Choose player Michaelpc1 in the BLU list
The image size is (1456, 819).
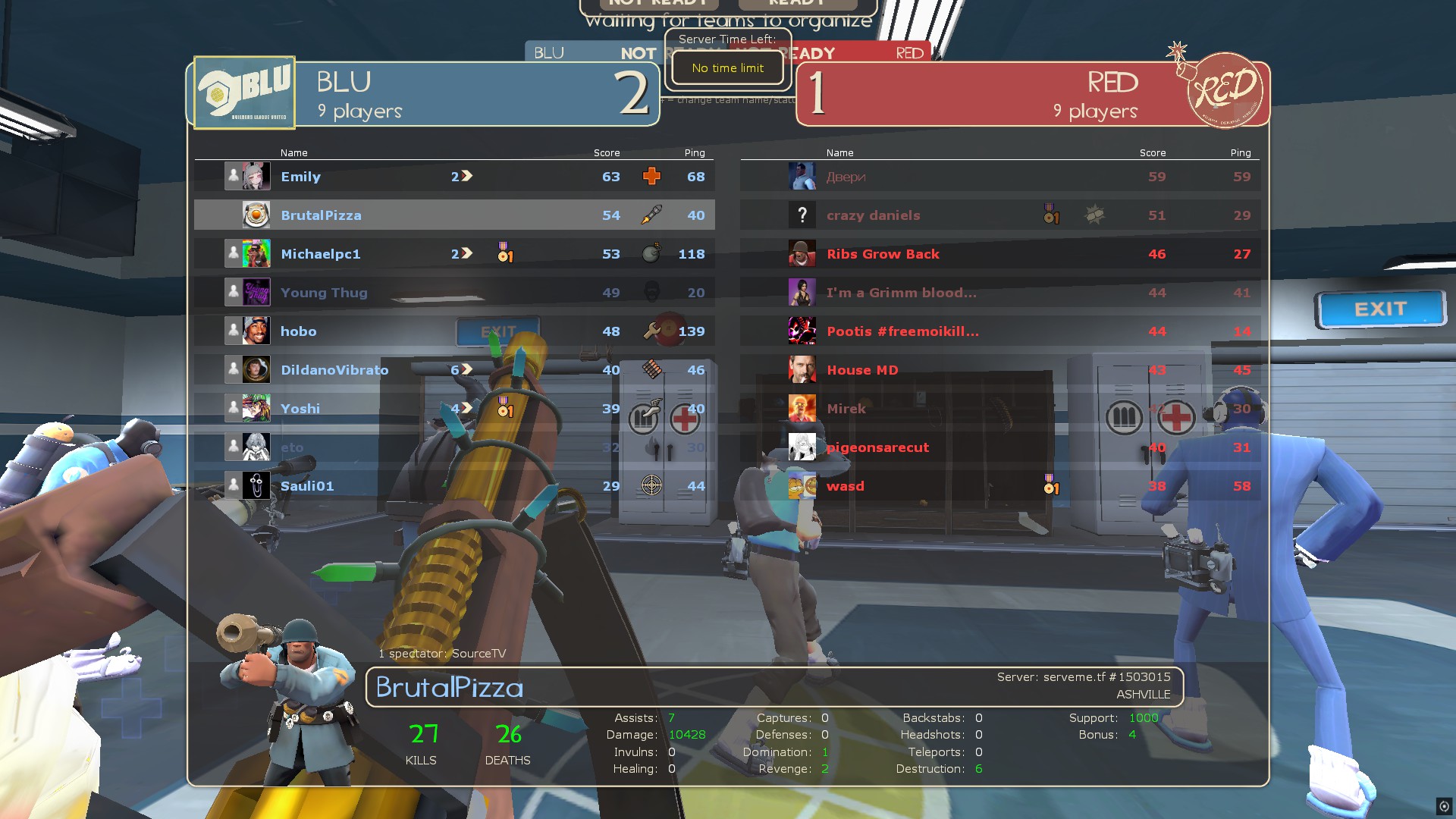320,254
